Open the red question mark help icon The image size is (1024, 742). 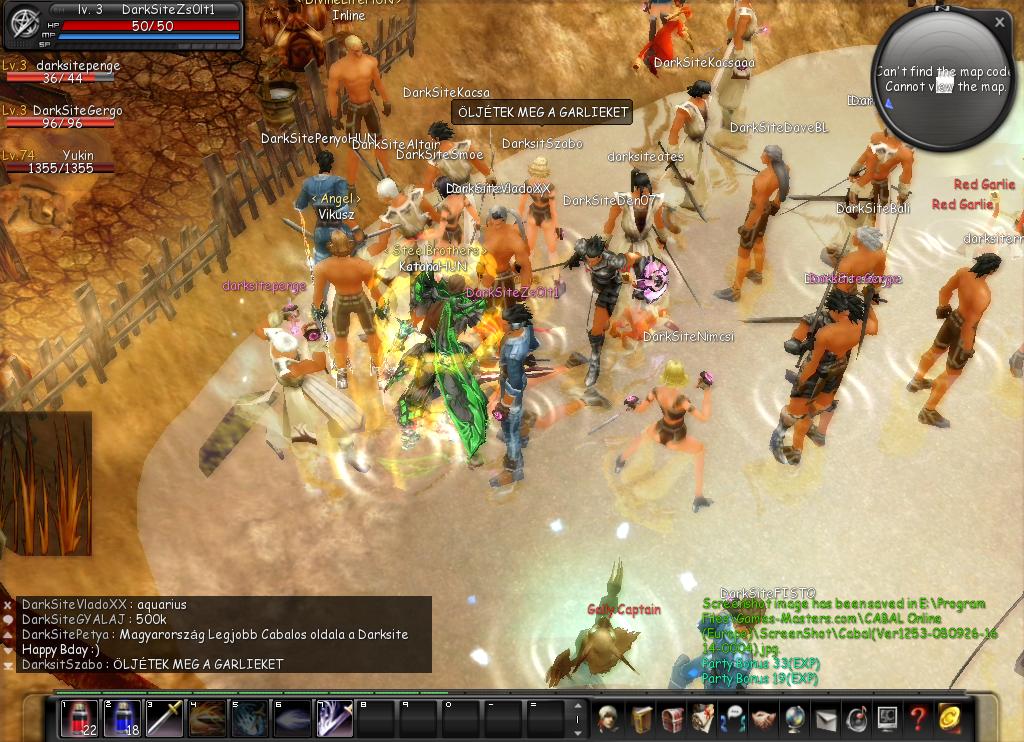tap(918, 718)
